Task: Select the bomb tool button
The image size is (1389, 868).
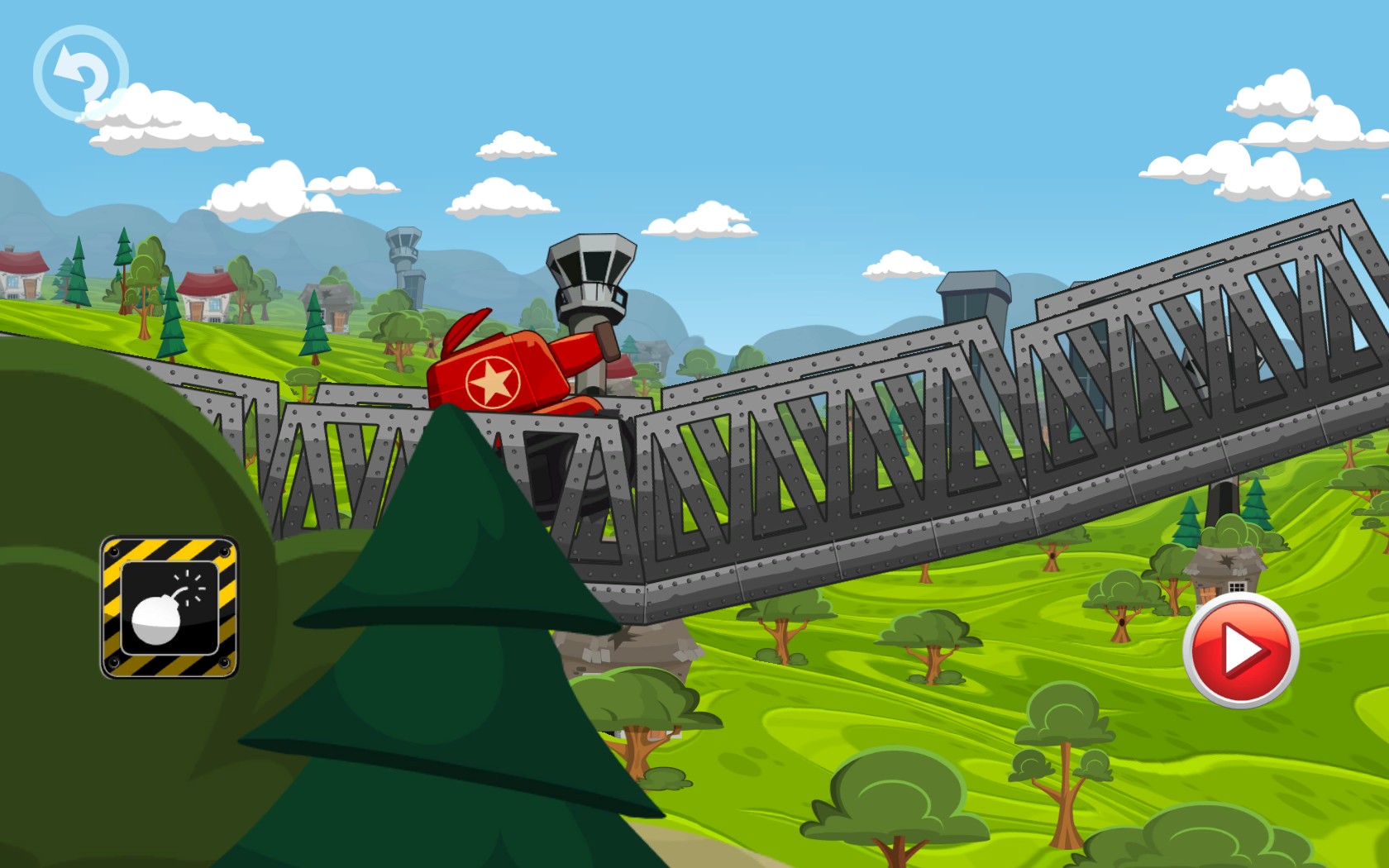Action: 169,608
